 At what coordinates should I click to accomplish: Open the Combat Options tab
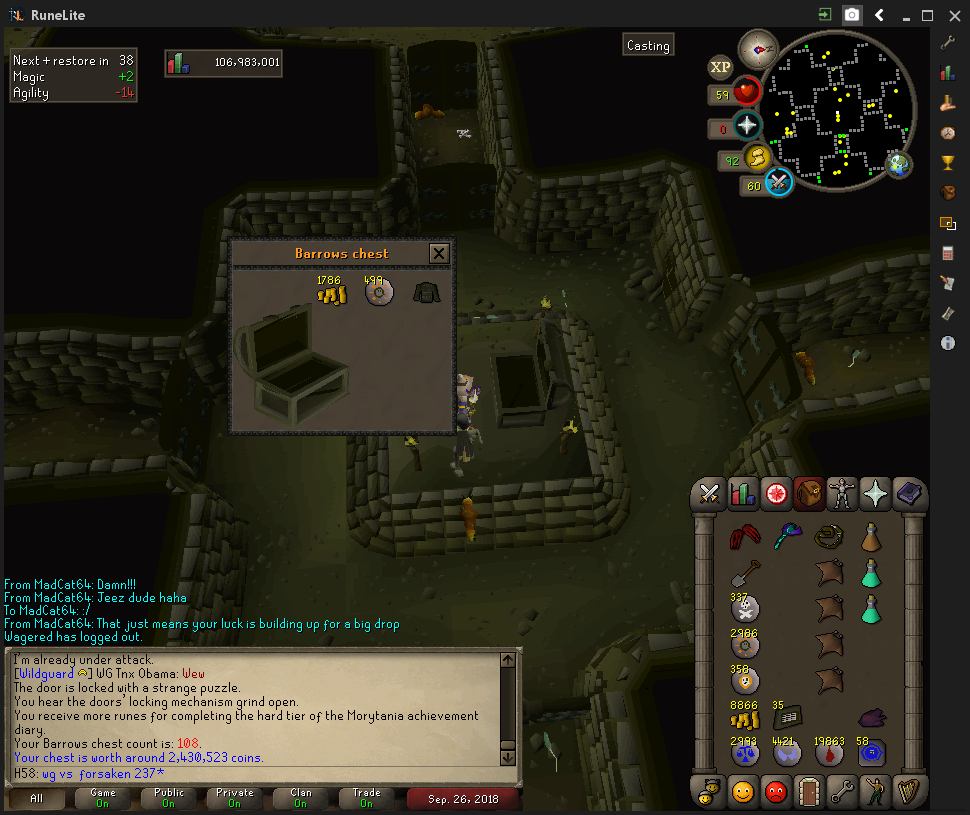[709, 494]
